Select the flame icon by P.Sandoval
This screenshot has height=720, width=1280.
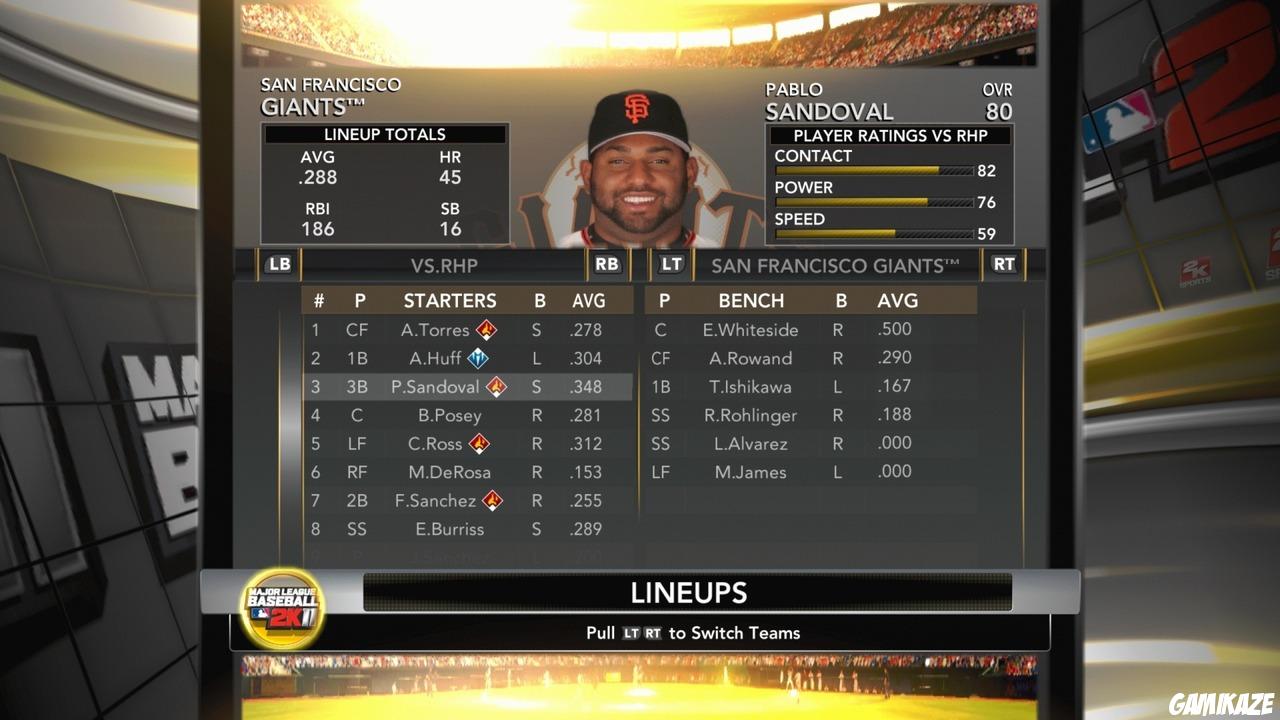pyautogui.click(x=496, y=387)
